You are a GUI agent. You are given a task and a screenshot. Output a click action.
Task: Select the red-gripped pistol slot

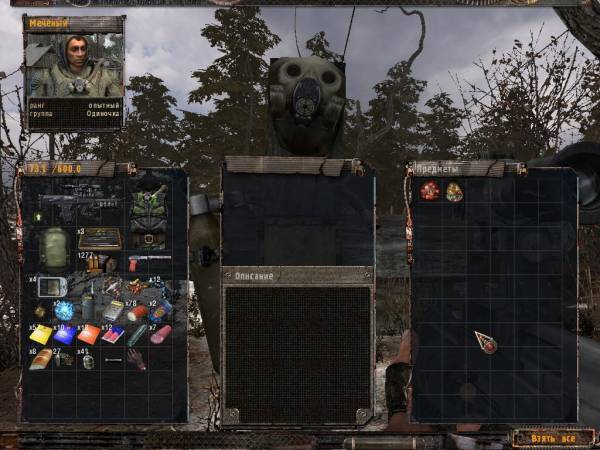click(x=139, y=263)
